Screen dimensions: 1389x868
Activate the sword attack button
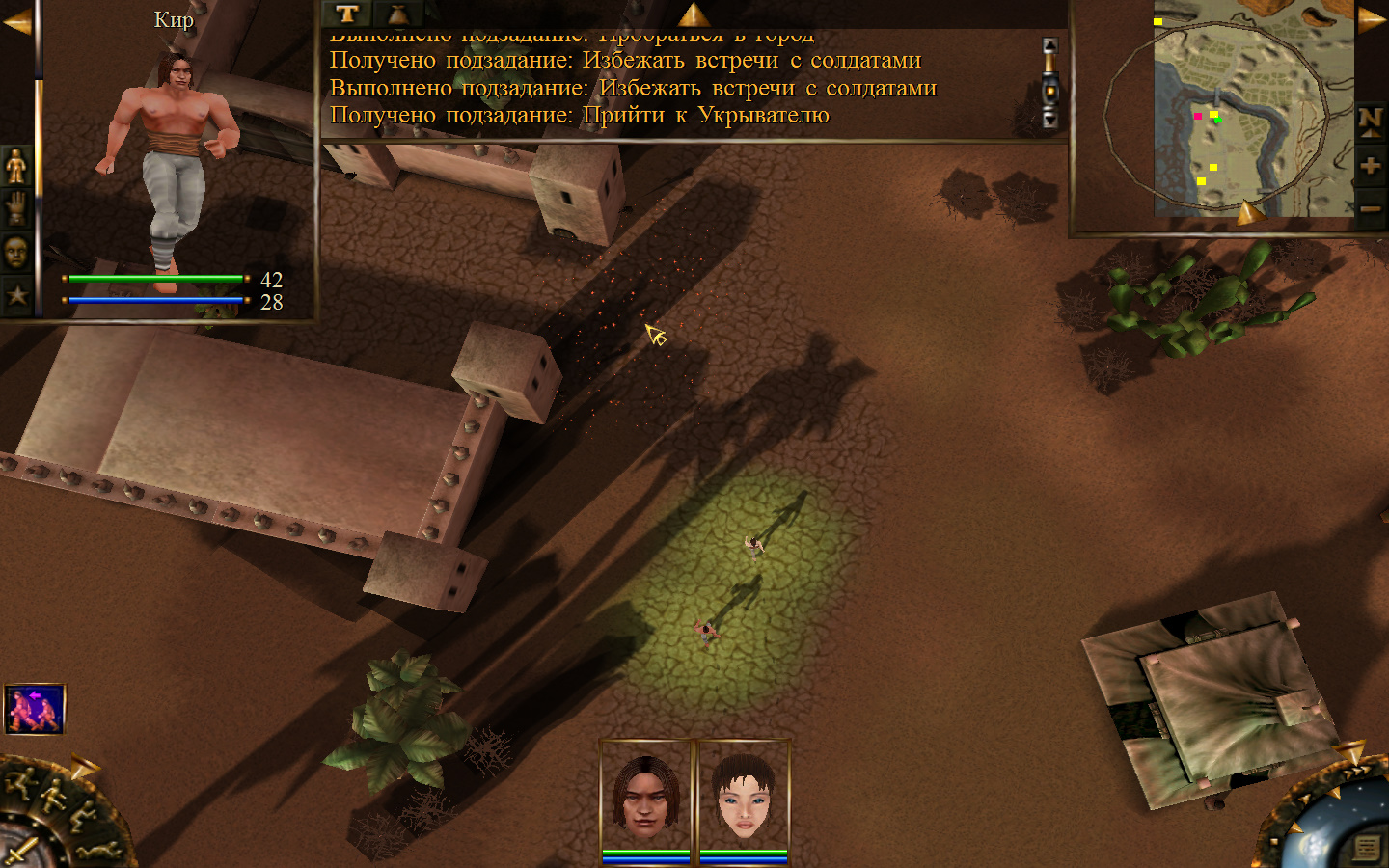coord(19,852)
